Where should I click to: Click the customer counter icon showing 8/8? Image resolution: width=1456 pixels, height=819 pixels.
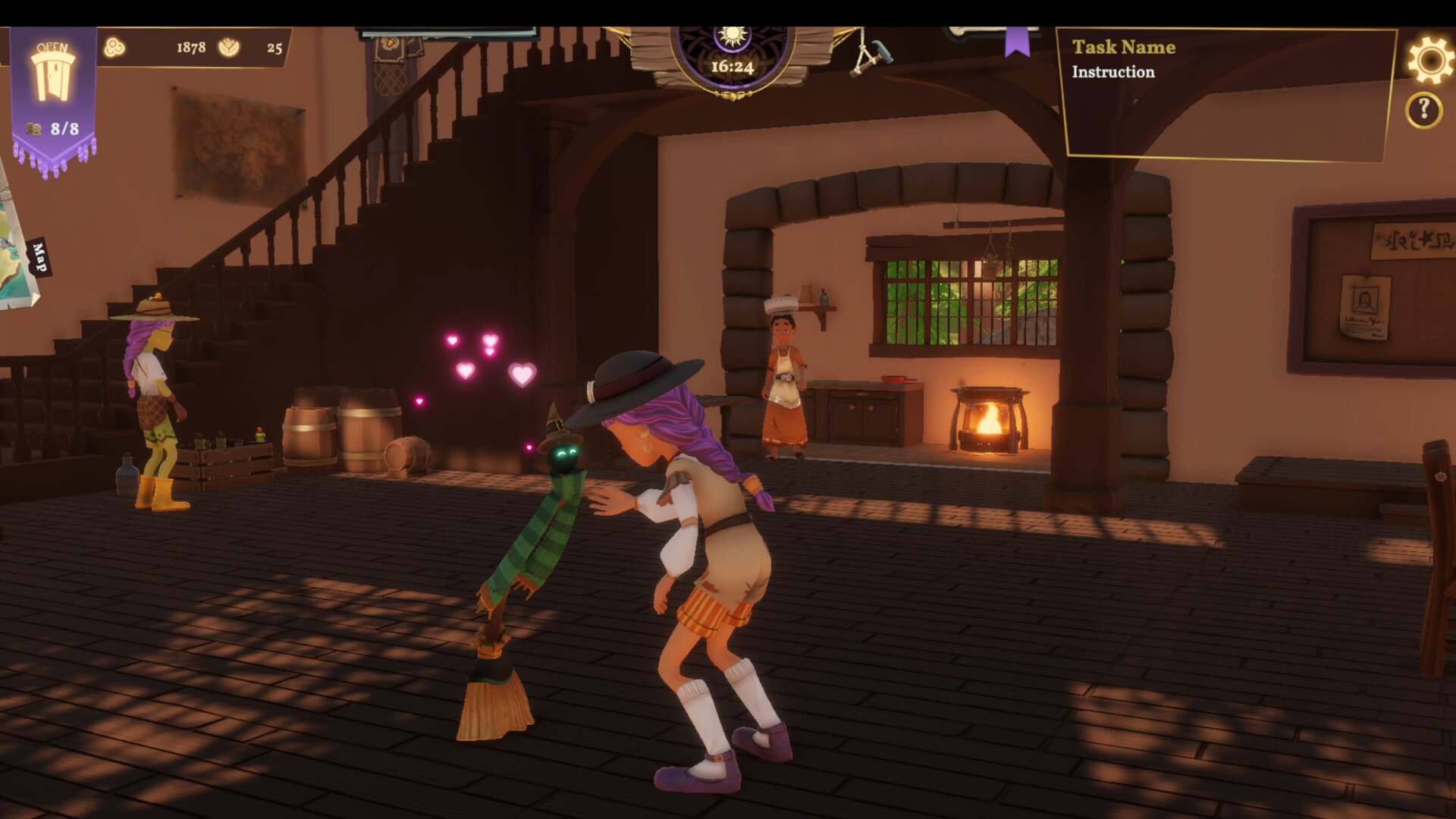click(x=53, y=129)
